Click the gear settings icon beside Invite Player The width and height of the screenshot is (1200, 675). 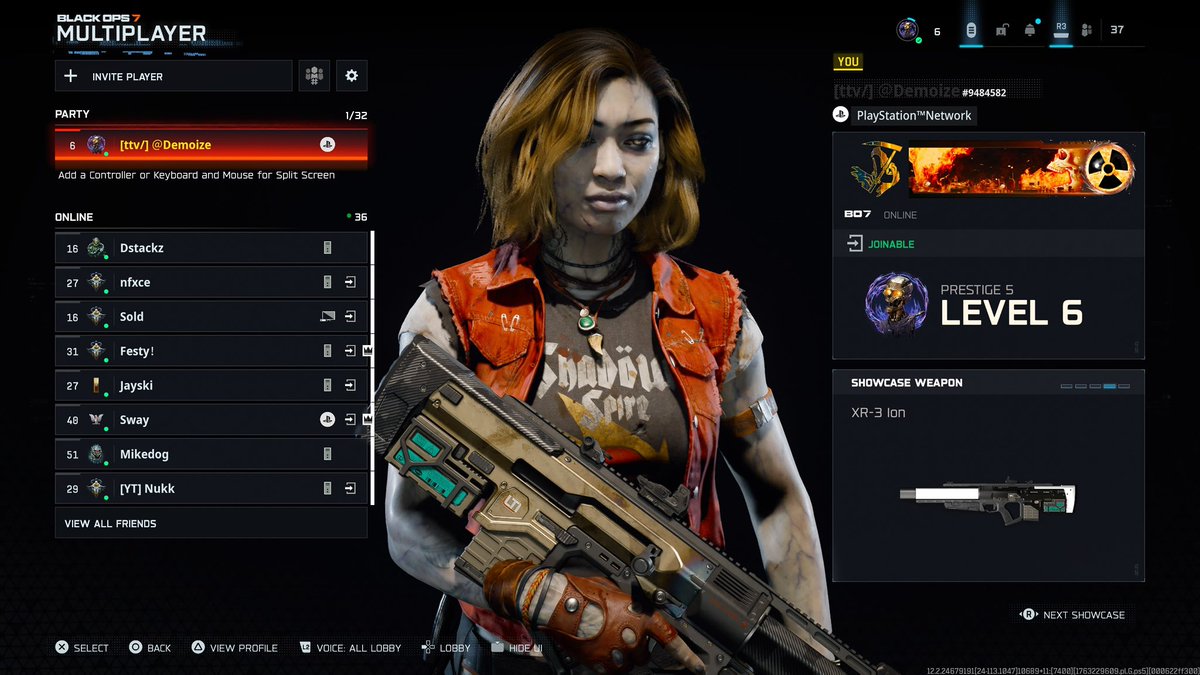coord(351,76)
